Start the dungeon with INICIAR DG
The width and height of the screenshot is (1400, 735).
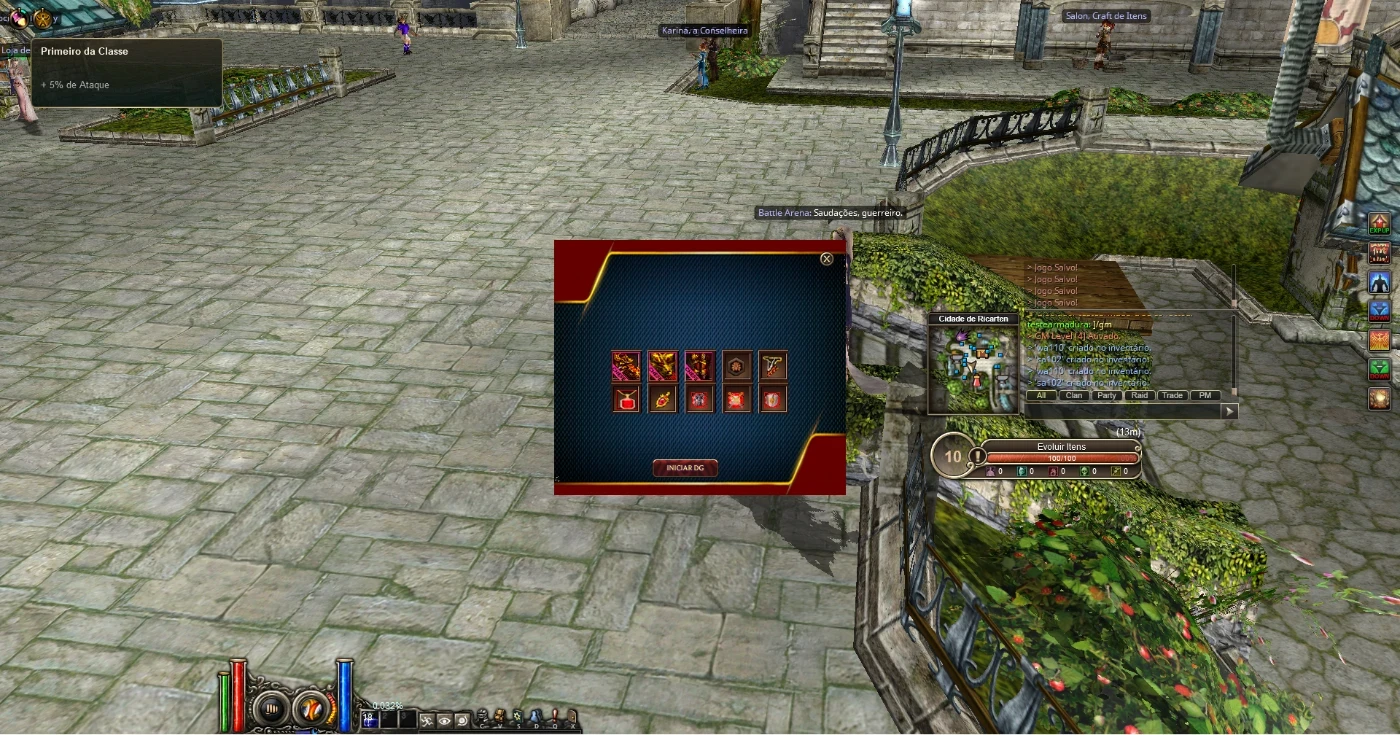(x=685, y=468)
